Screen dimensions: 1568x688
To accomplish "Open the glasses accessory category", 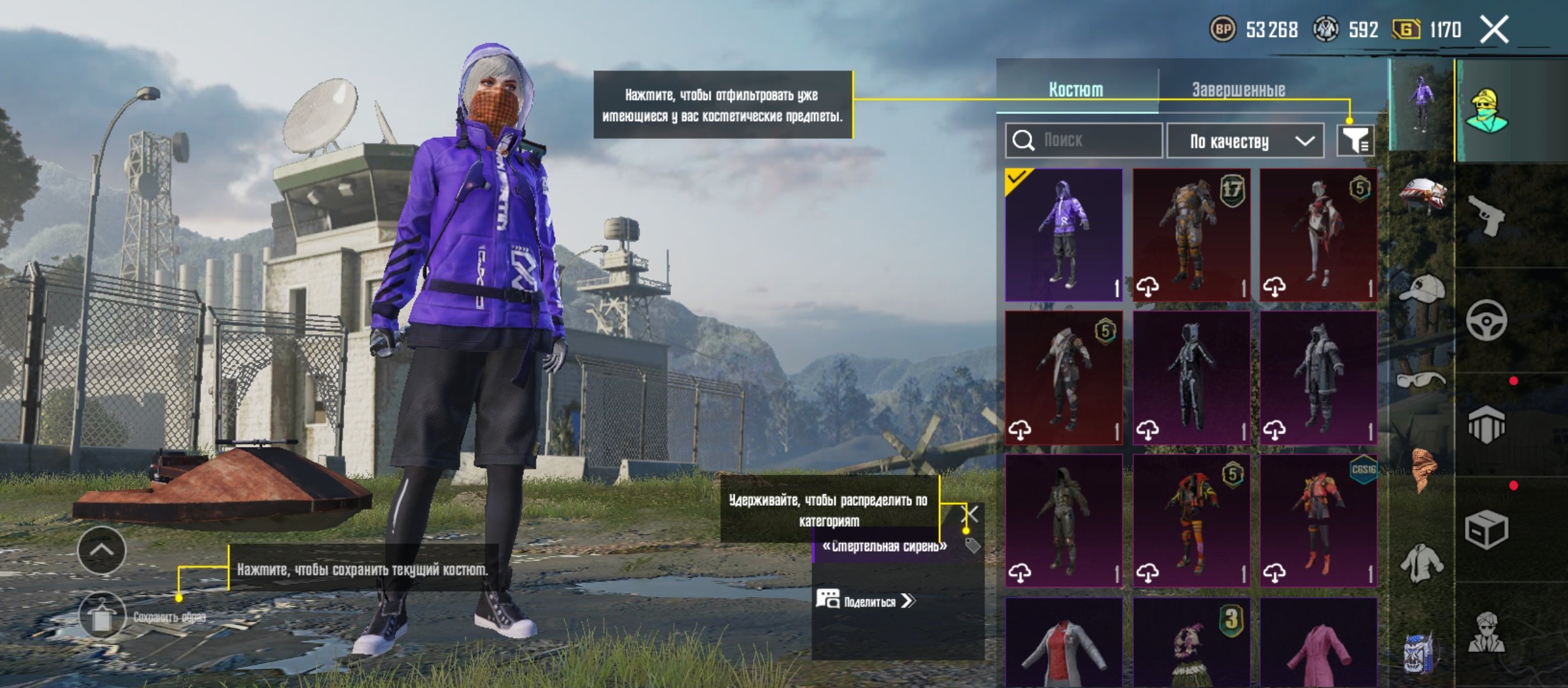I will tap(1421, 381).
